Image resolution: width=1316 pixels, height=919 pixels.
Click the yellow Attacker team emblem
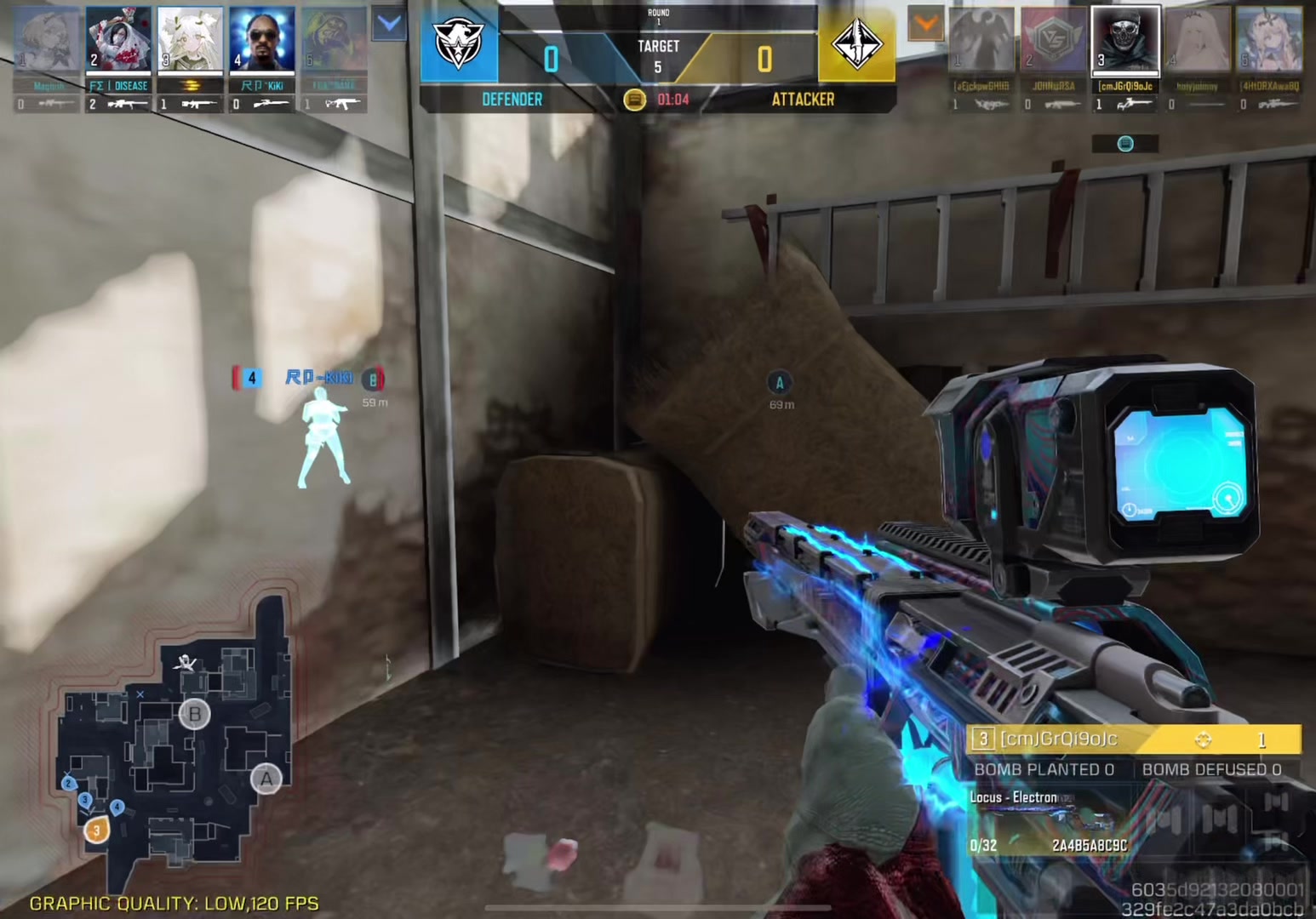pos(856,44)
